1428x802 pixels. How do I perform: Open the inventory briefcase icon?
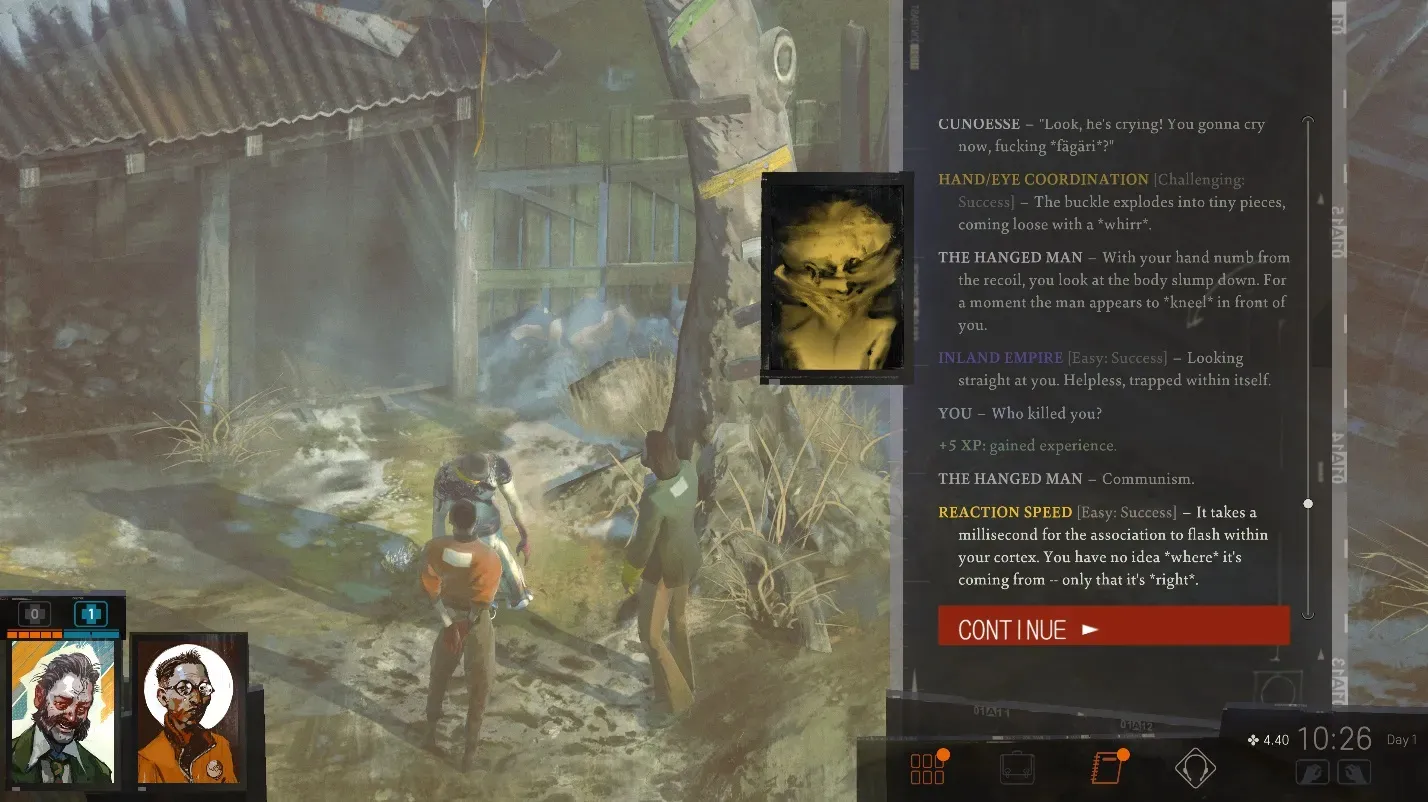[x=1017, y=768]
